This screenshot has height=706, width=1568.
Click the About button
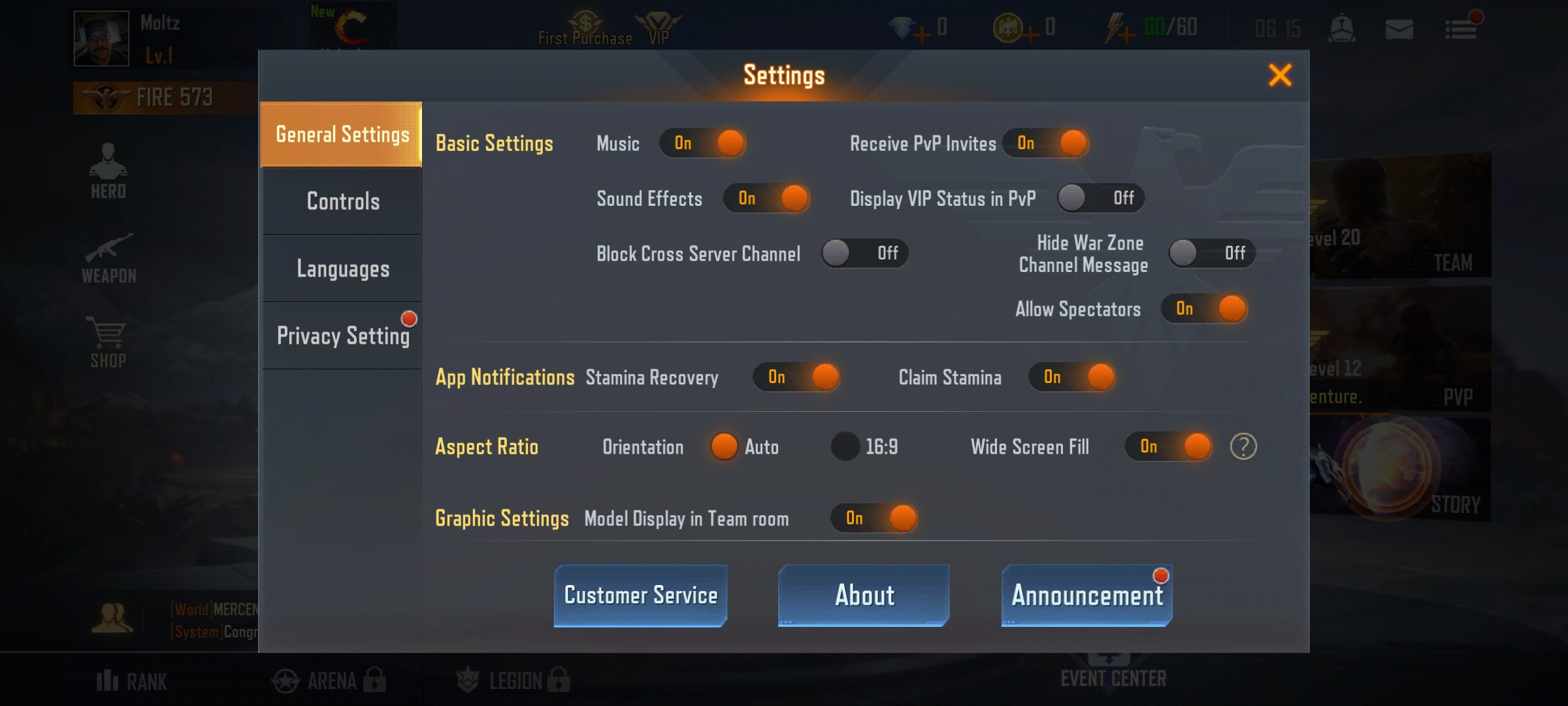click(x=864, y=595)
